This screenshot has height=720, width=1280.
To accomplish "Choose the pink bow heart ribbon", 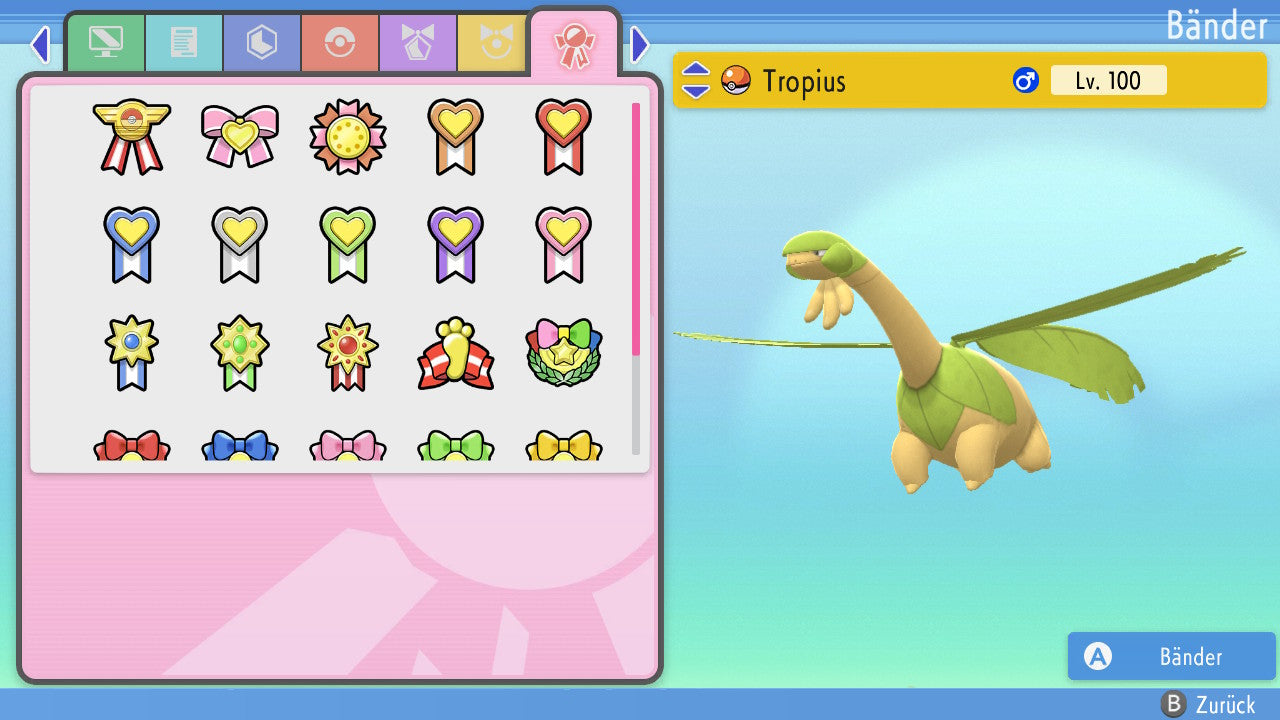I will pyautogui.click(x=239, y=136).
